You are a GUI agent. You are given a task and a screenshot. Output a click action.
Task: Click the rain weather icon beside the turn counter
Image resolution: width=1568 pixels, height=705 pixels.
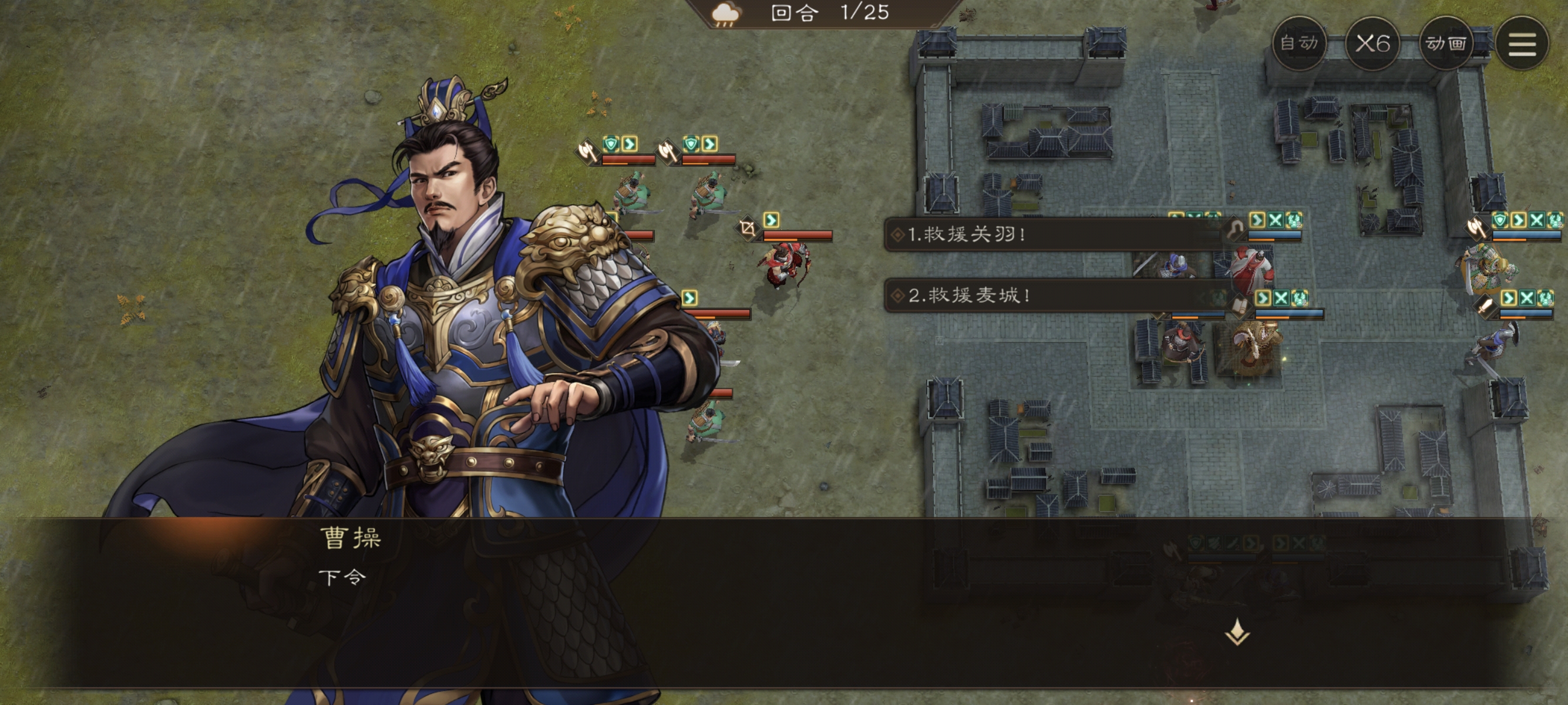pos(725,12)
